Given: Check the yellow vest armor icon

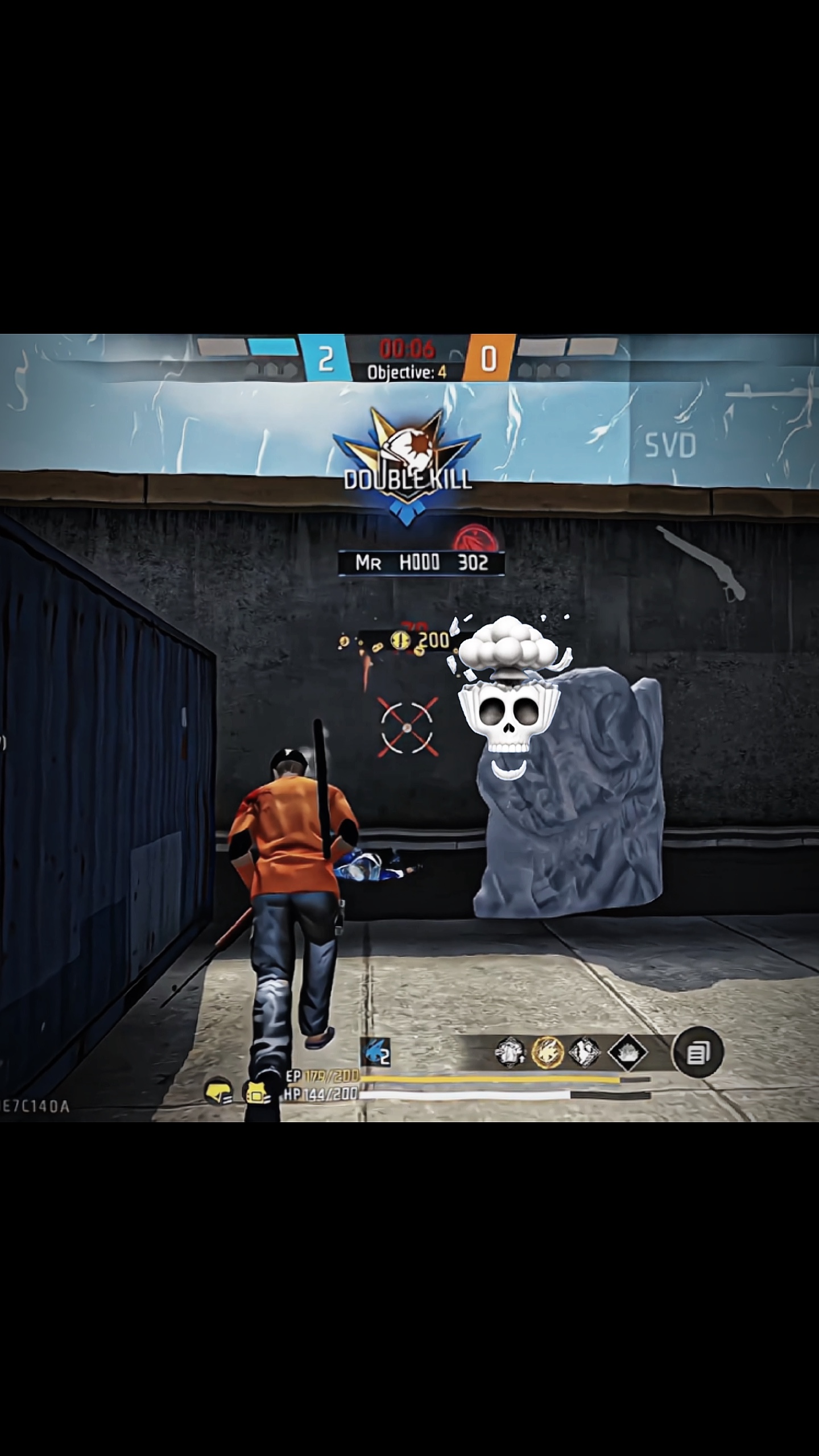Looking at the screenshot, I should (256, 1091).
